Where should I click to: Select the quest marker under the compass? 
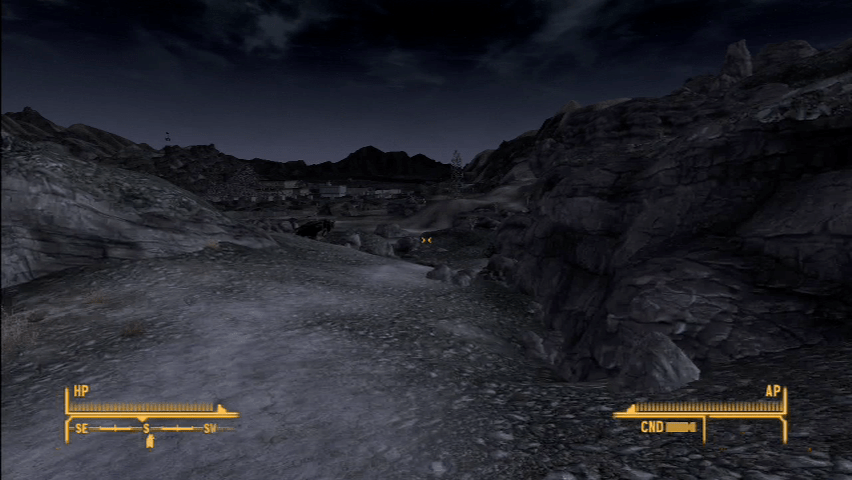point(149,441)
